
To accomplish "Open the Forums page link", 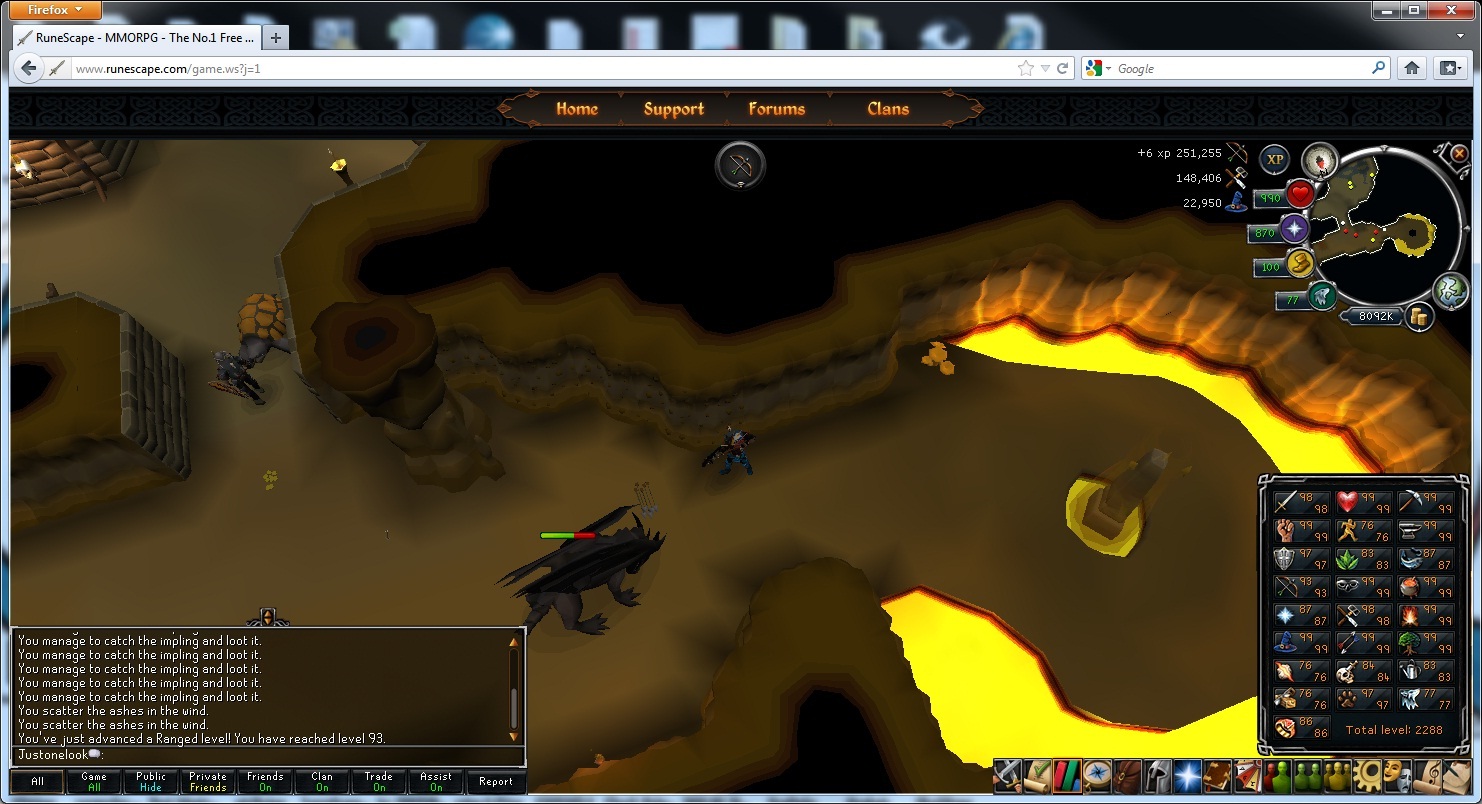I will (x=776, y=109).
